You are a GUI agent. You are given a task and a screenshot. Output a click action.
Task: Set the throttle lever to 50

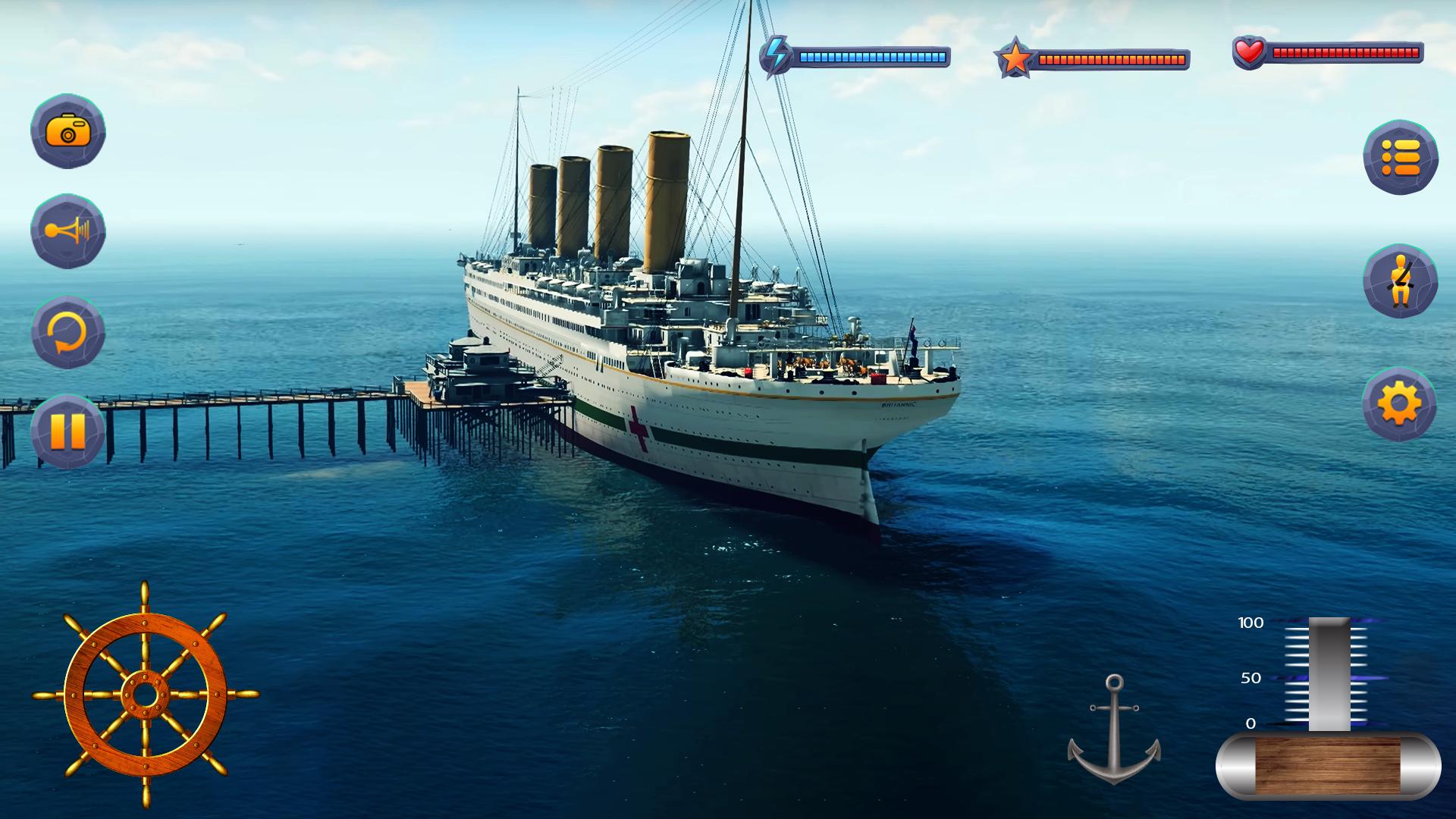click(1329, 677)
